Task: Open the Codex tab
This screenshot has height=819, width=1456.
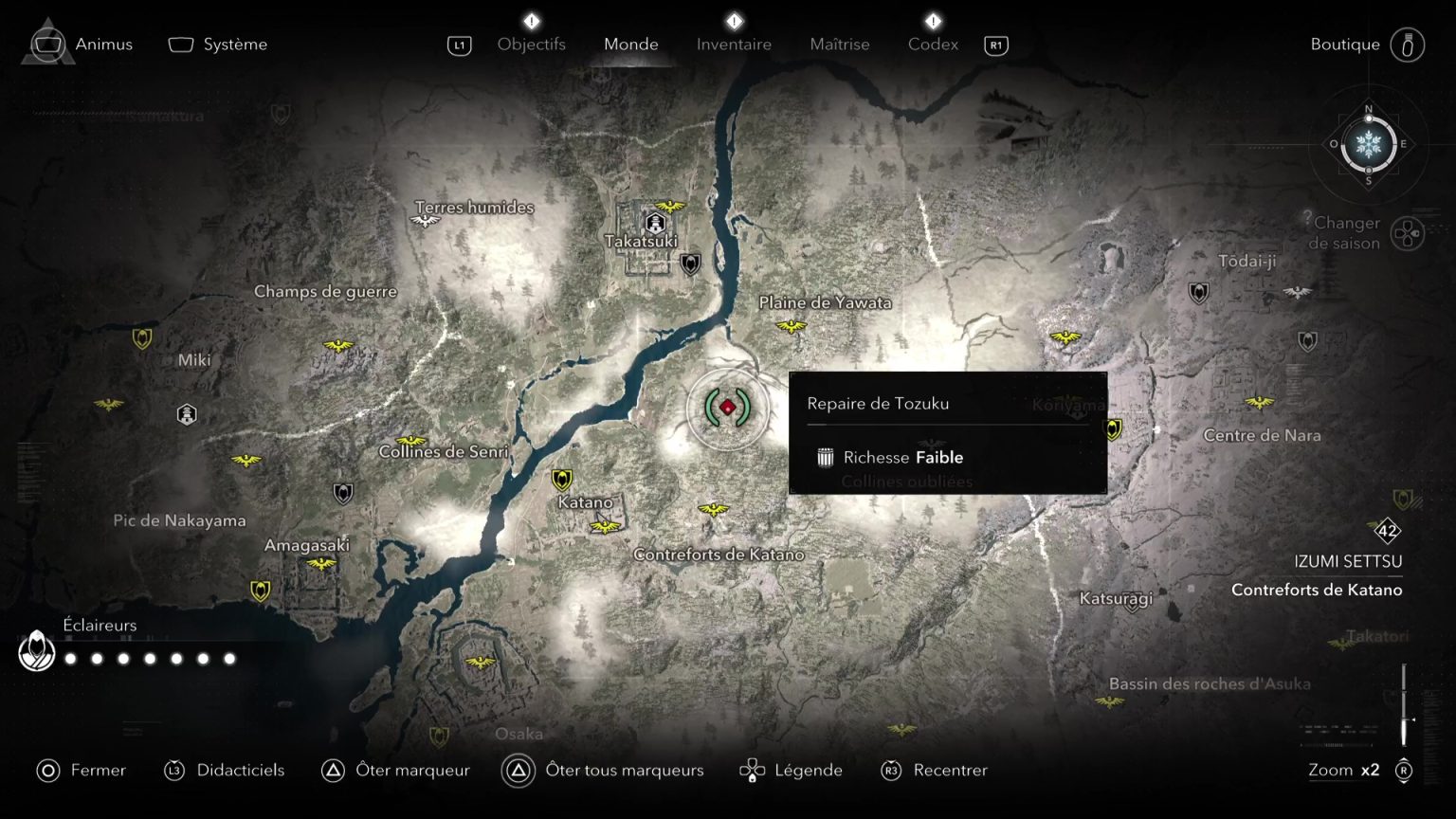Action: pyautogui.click(x=933, y=44)
